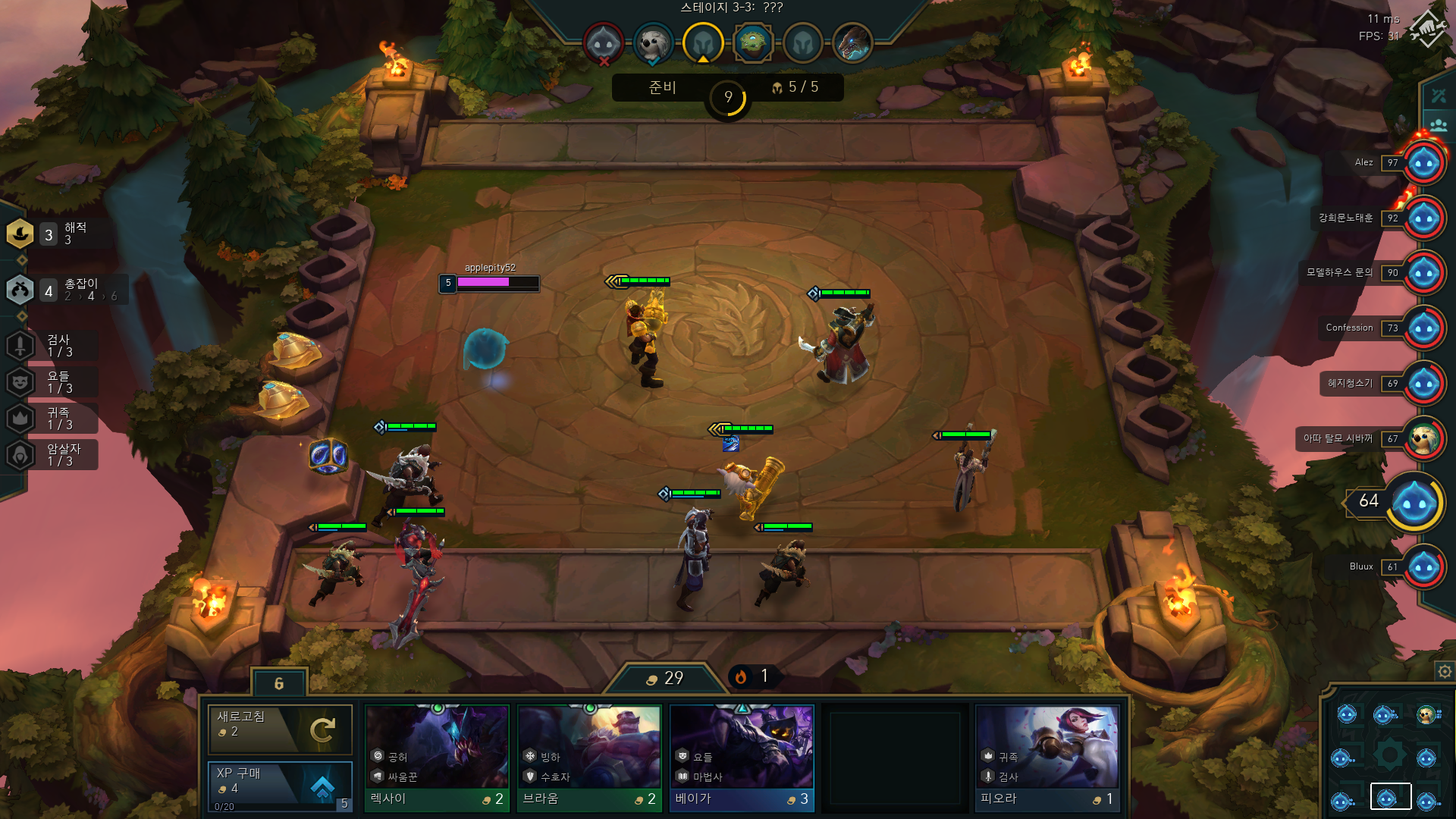Image resolution: width=1456 pixels, height=819 pixels.
Task: Buy the 브라움 champion card
Action: [589, 758]
